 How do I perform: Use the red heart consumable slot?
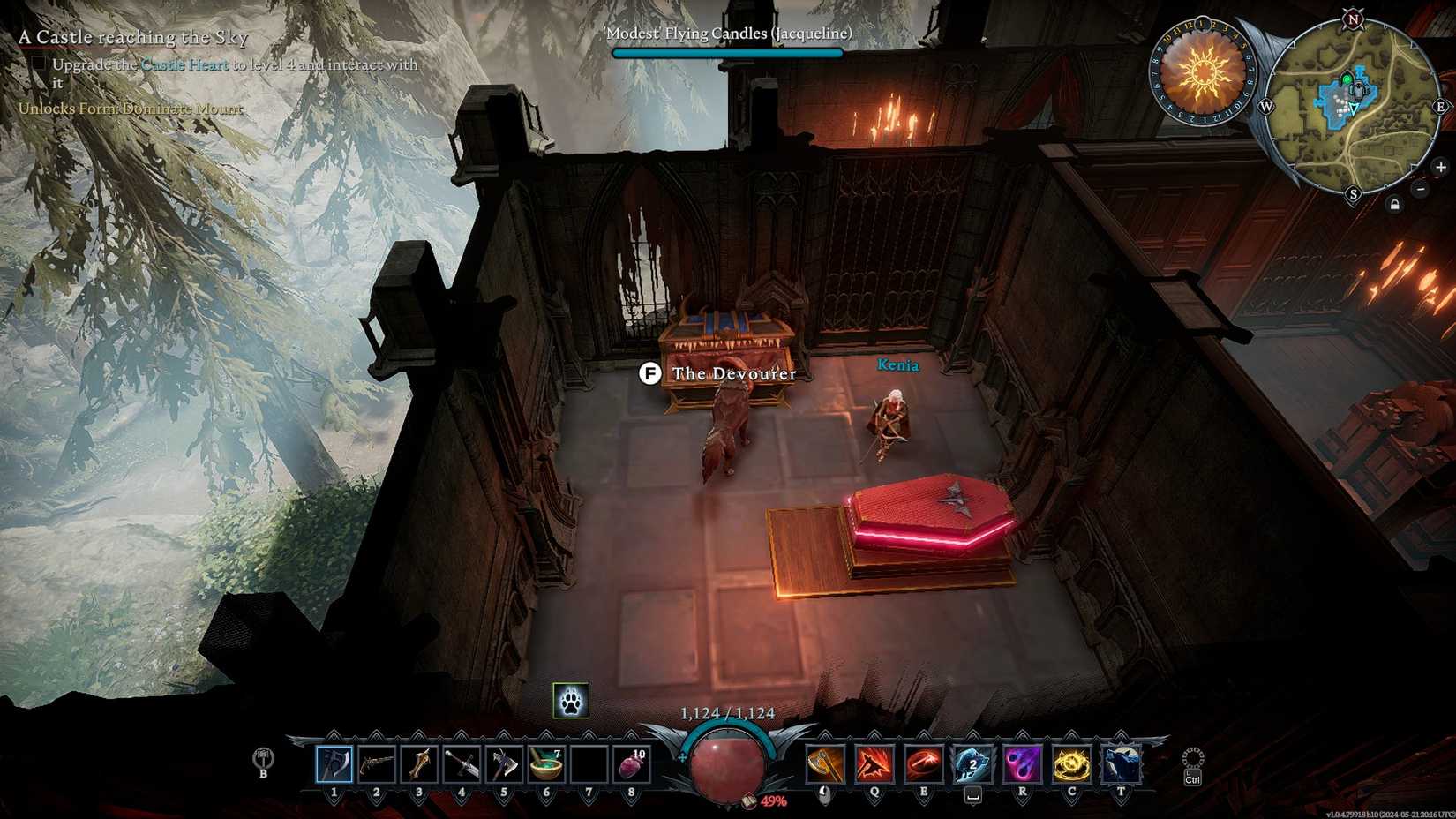click(x=631, y=764)
